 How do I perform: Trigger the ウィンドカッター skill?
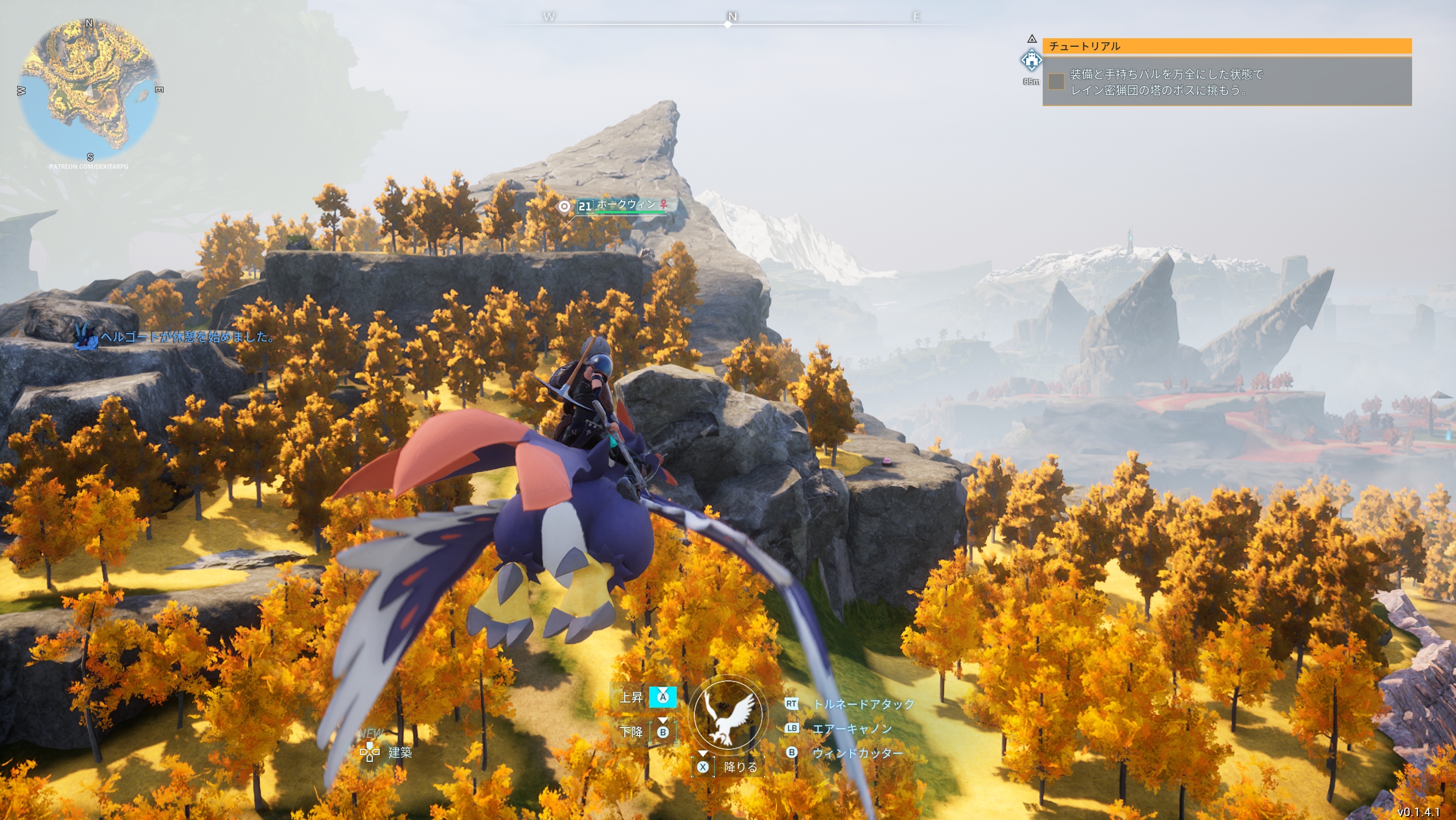pyautogui.click(x=857, y=753)
